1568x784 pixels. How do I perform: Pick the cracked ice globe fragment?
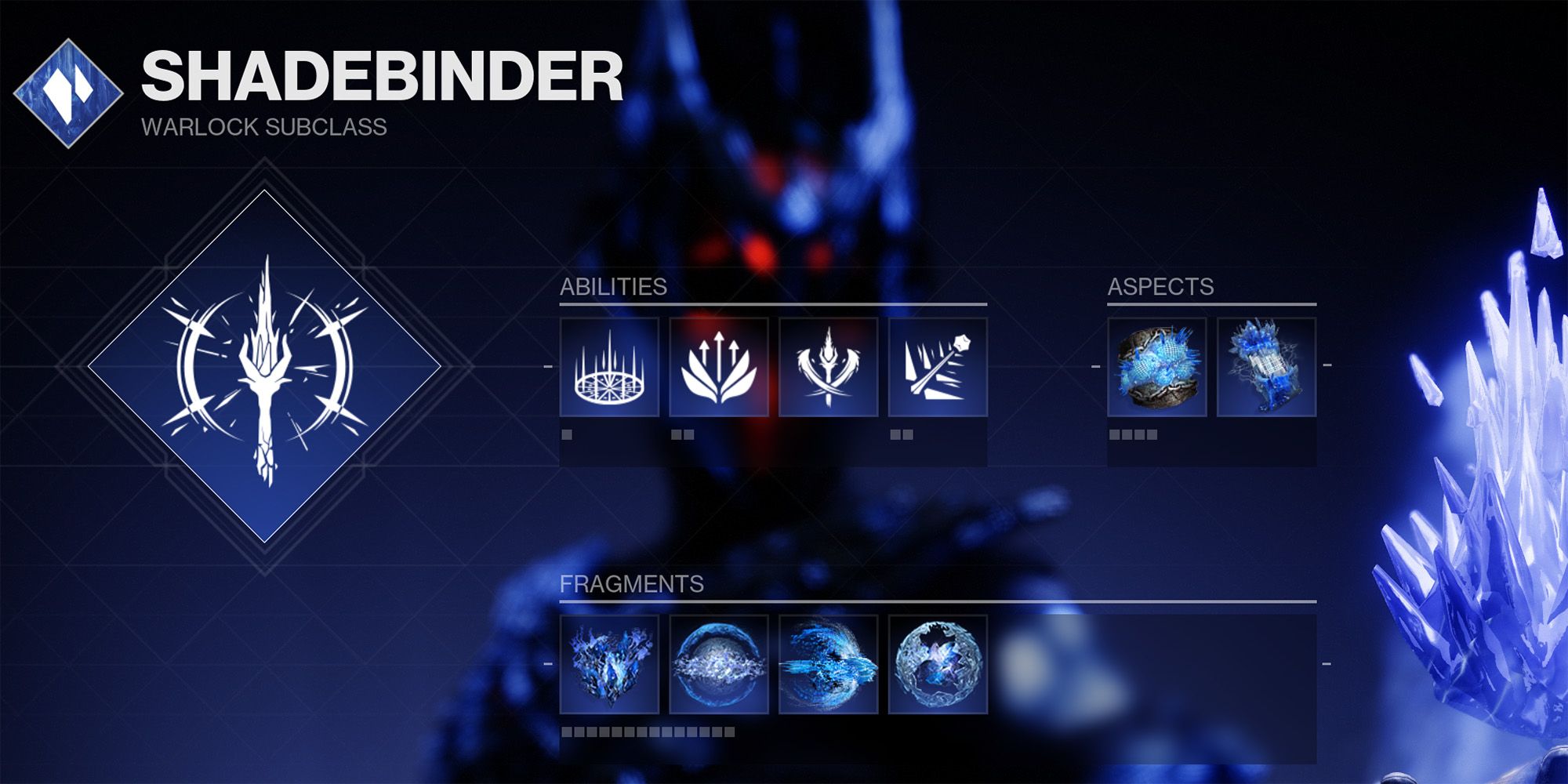pyautogui.click(x=938, y=664)
